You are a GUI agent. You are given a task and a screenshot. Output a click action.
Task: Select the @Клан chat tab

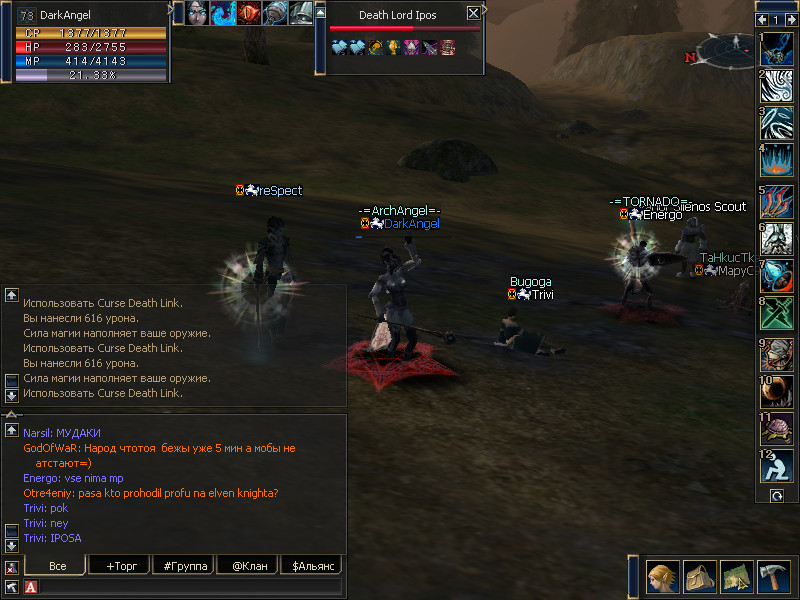(x=248, y=566)
